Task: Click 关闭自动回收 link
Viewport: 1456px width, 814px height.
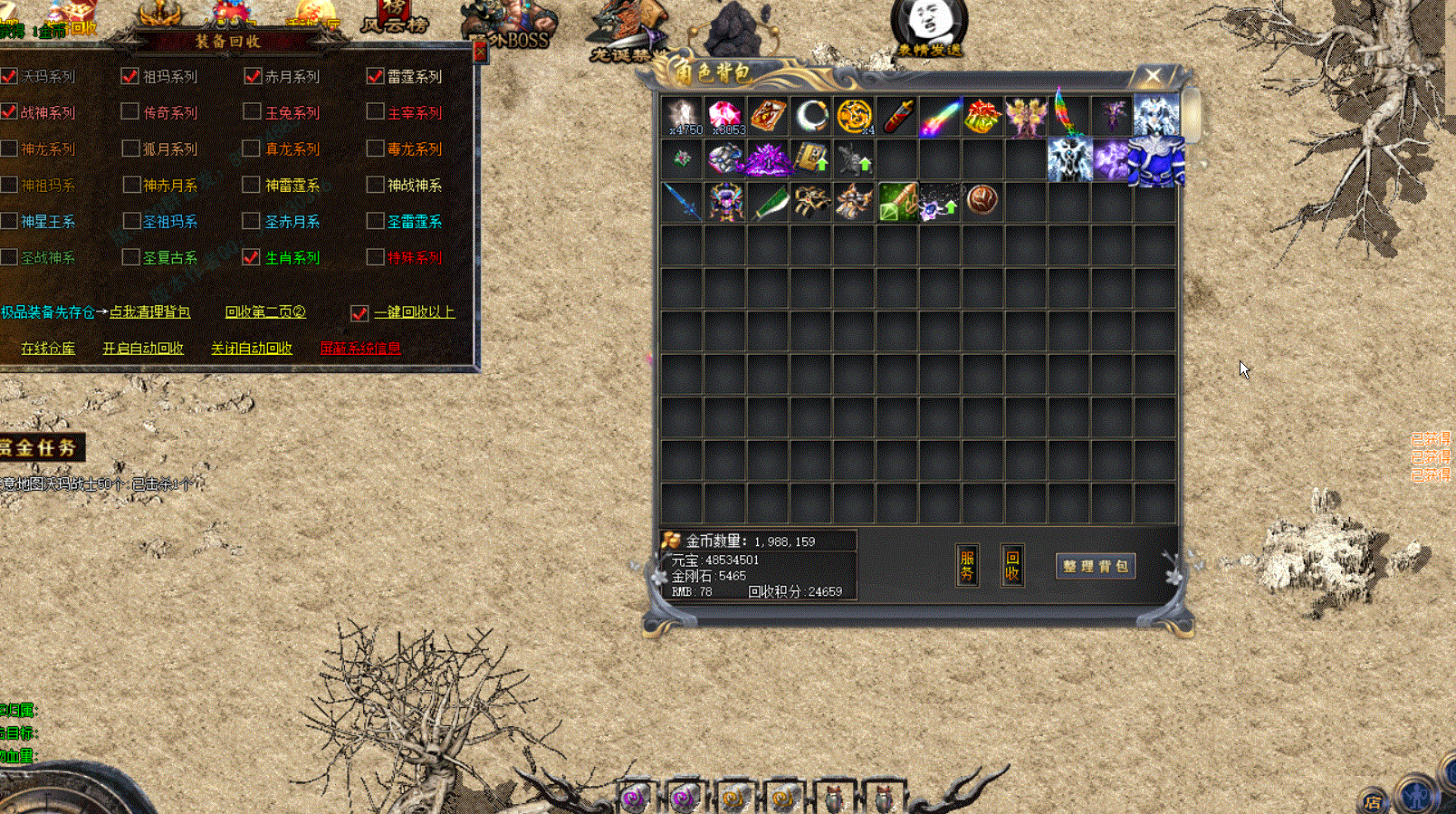Action: click(252, 349)
